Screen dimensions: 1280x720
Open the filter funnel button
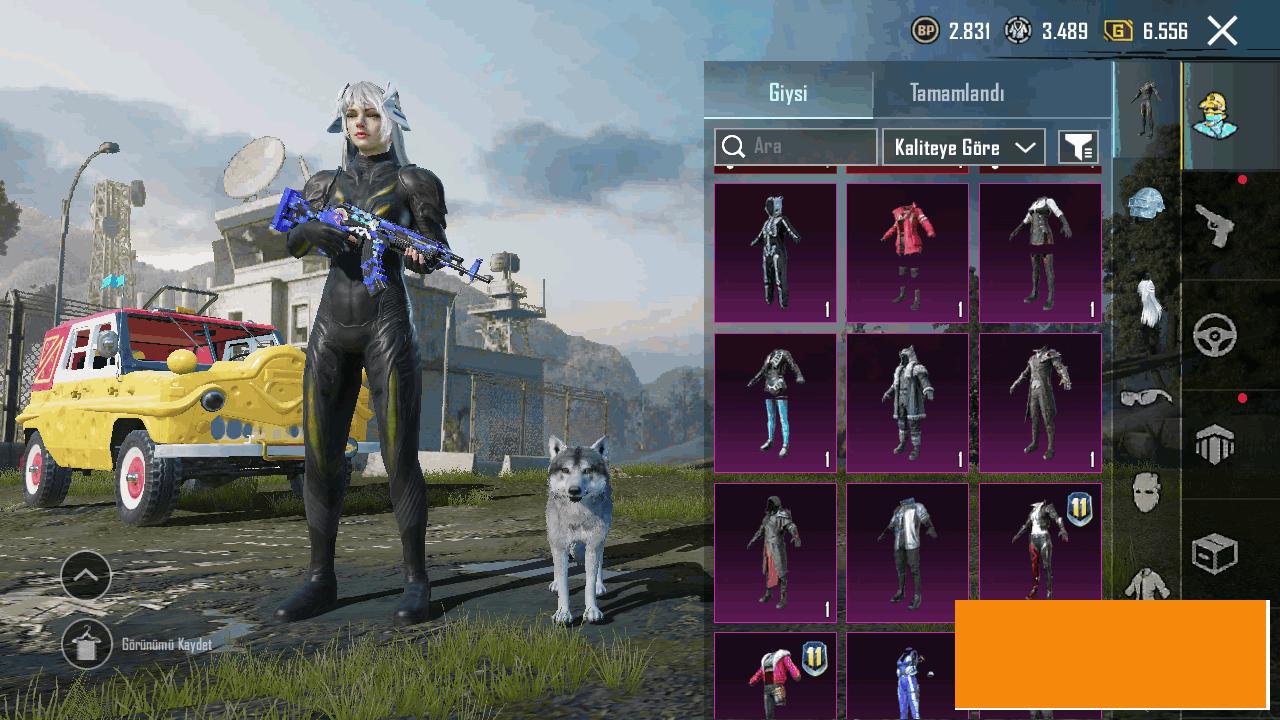(x=1078, y=147)
